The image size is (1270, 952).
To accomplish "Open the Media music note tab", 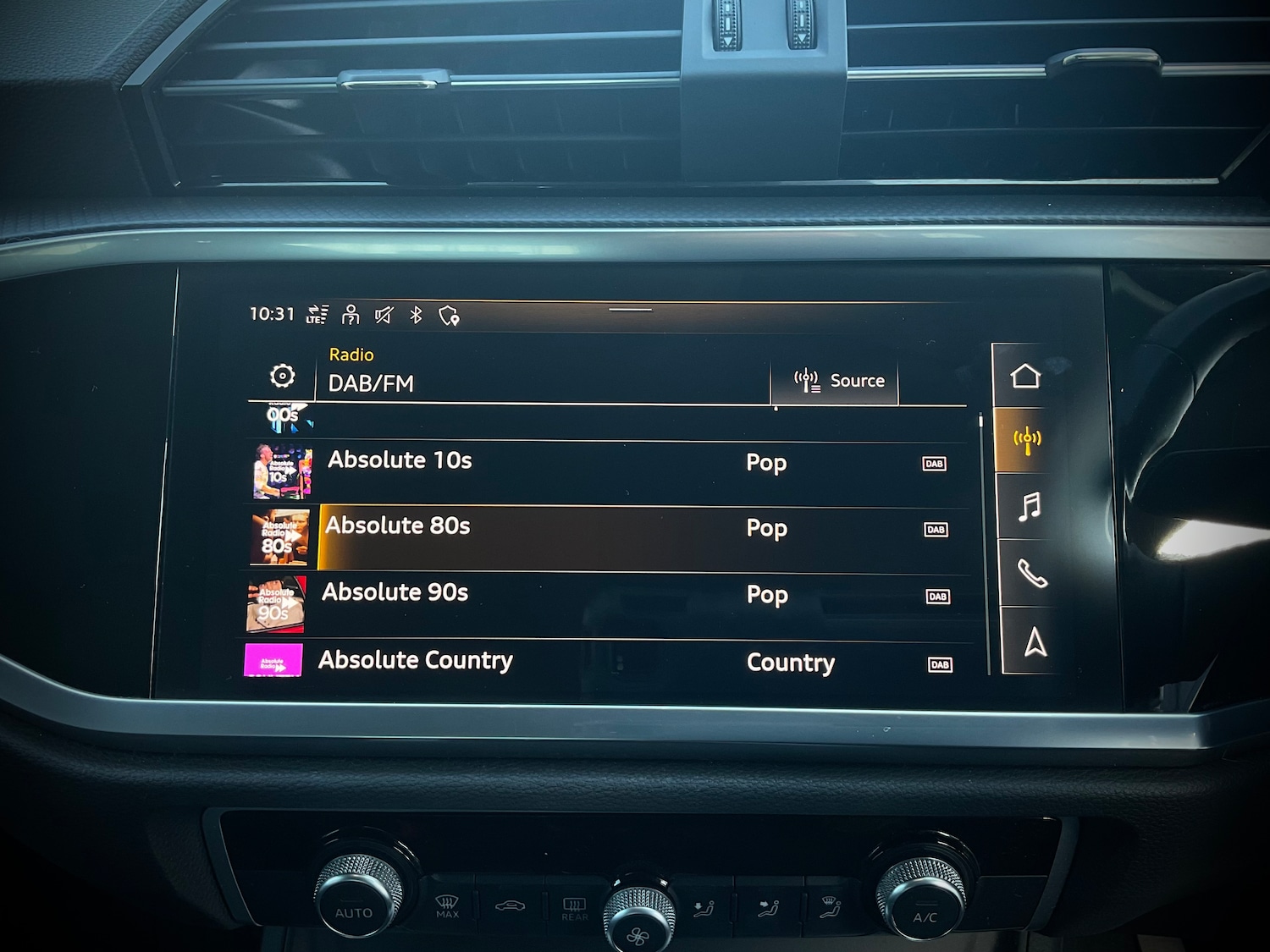I will point(1030,507).
